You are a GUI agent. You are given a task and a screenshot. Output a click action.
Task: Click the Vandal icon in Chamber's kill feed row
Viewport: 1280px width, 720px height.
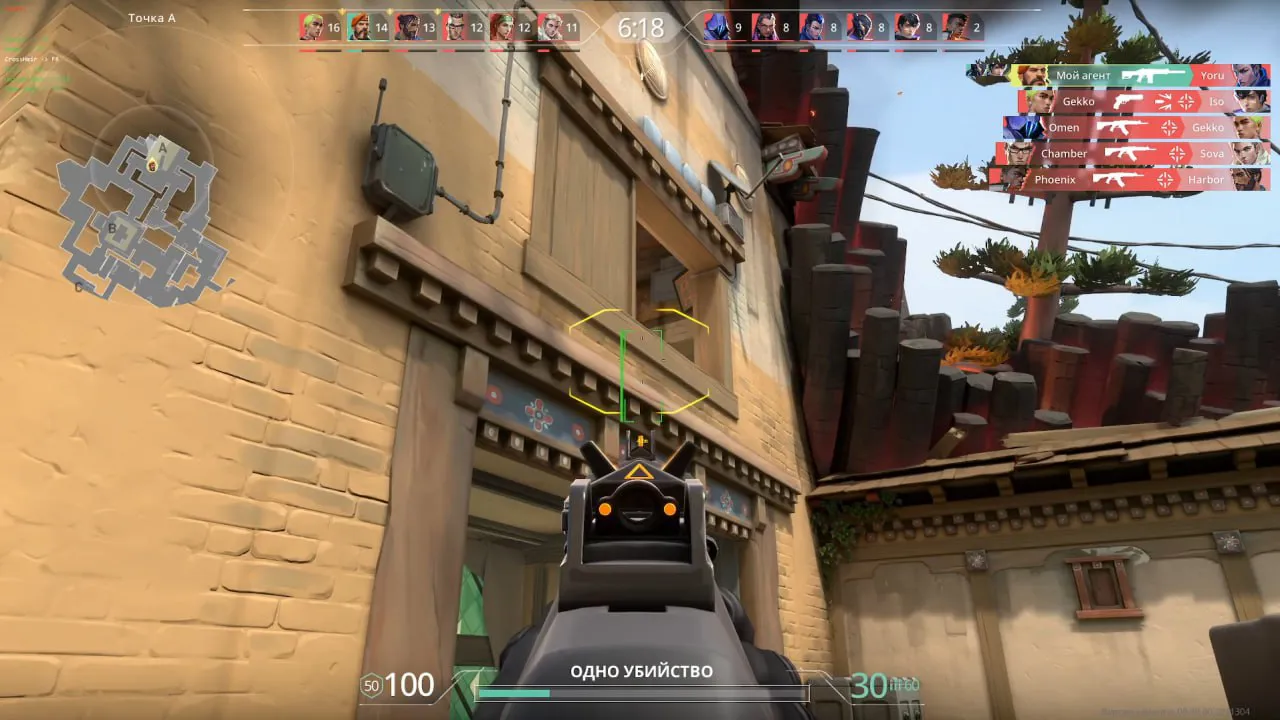point(1129,152)
